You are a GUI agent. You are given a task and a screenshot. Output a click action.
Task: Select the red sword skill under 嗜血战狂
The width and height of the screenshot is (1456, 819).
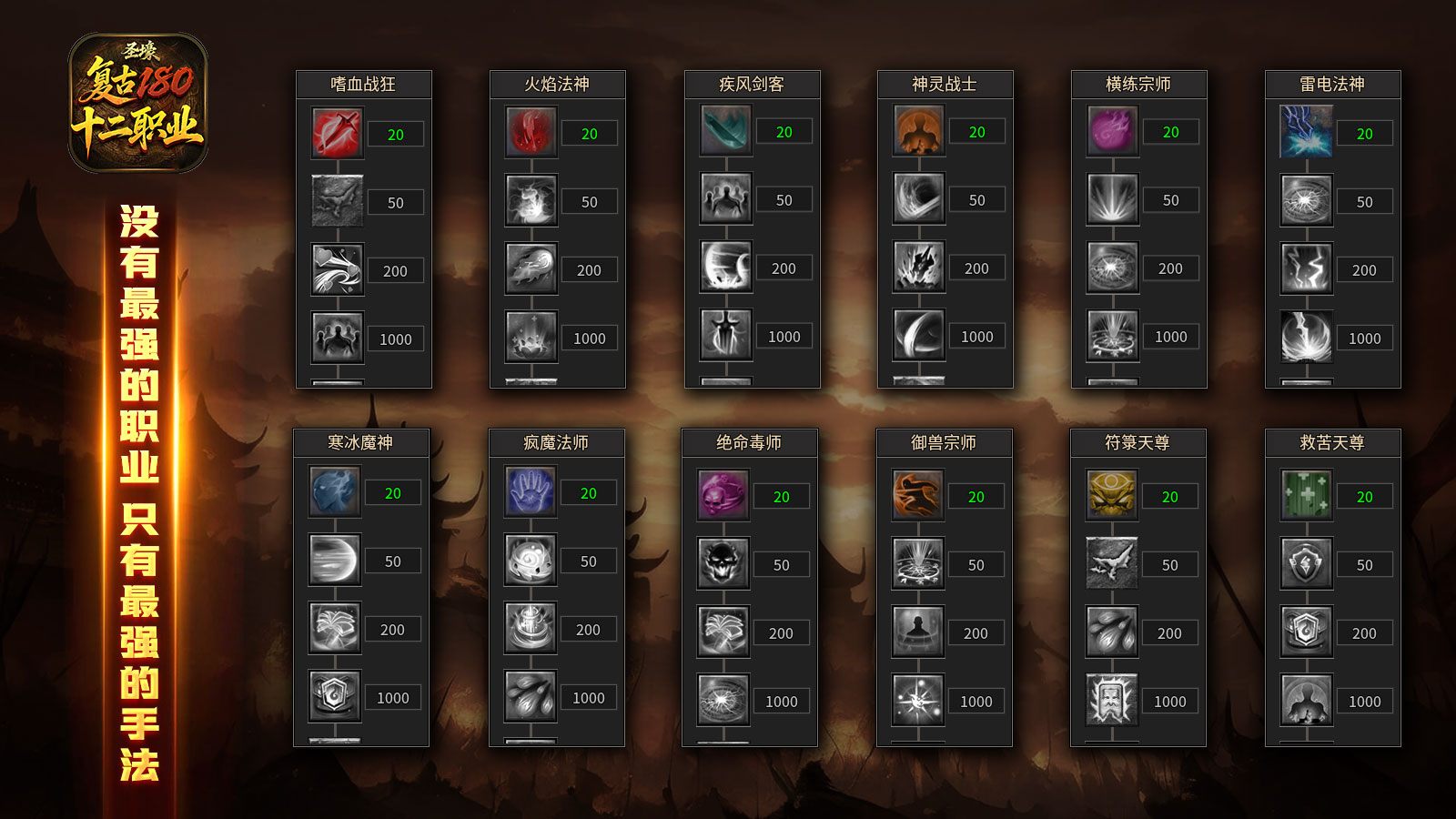338,134
